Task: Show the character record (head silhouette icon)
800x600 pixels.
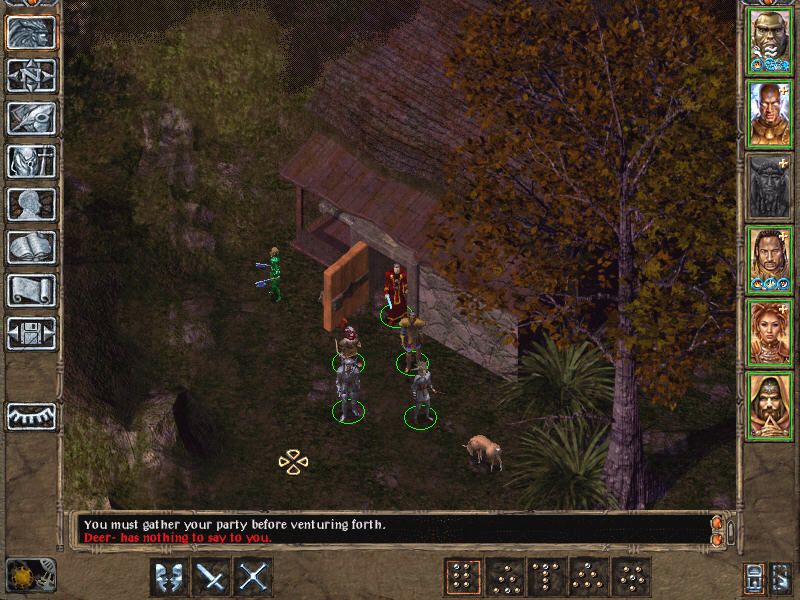Action: click(31, 204)
